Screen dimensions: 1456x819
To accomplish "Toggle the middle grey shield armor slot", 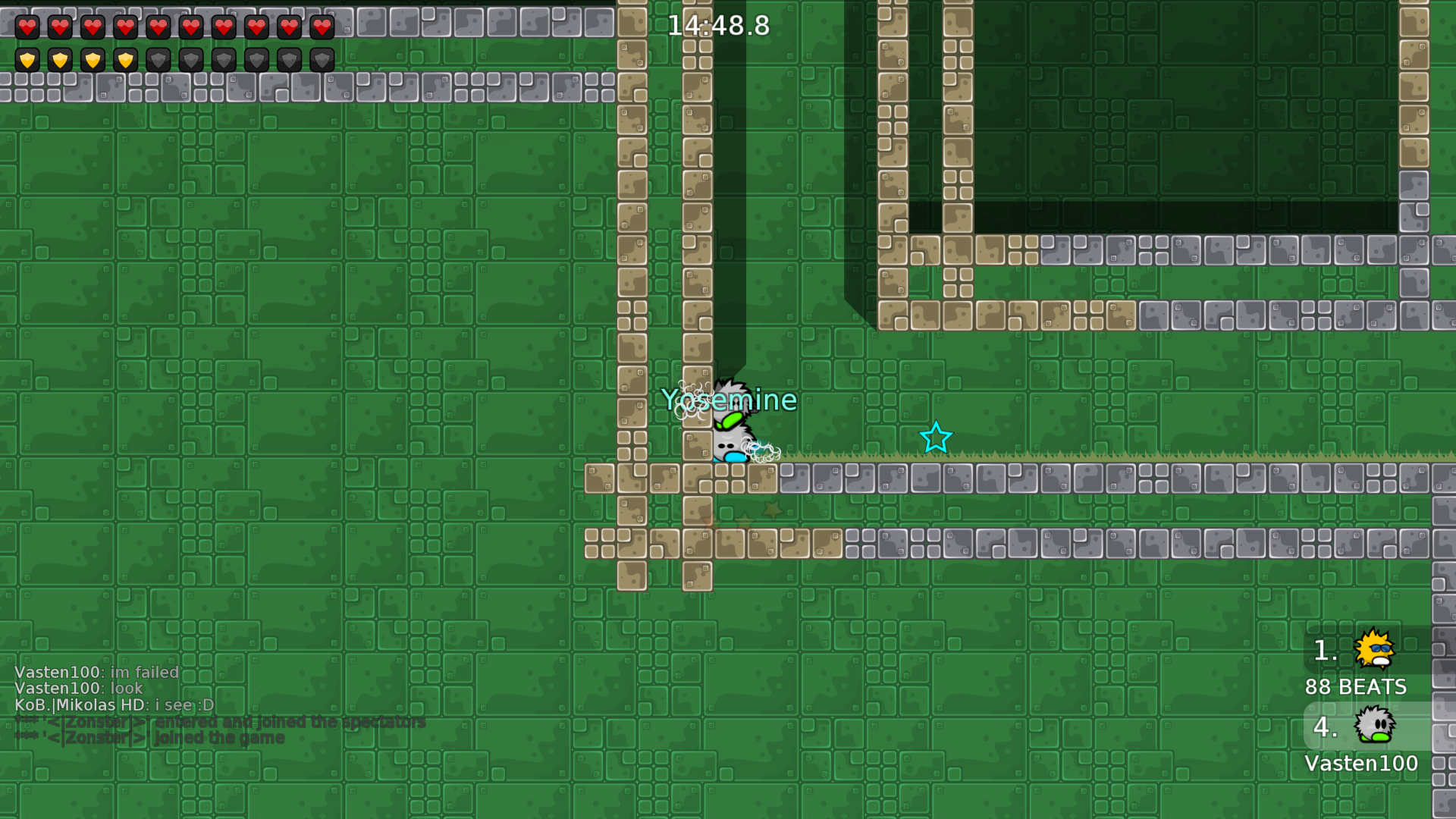I will tap(224, 59).
